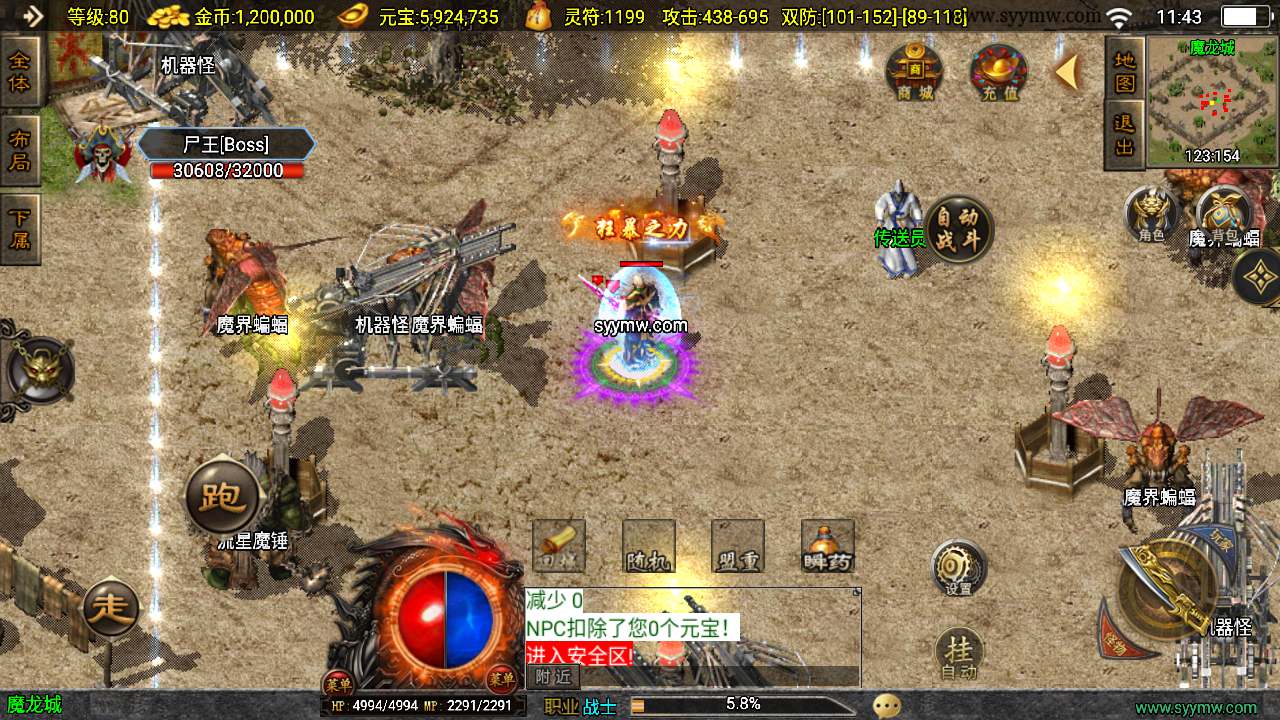Open the 充值 recharge screen
The image size is (1280, 720).
pyautogui.click(x=999, y=72)
